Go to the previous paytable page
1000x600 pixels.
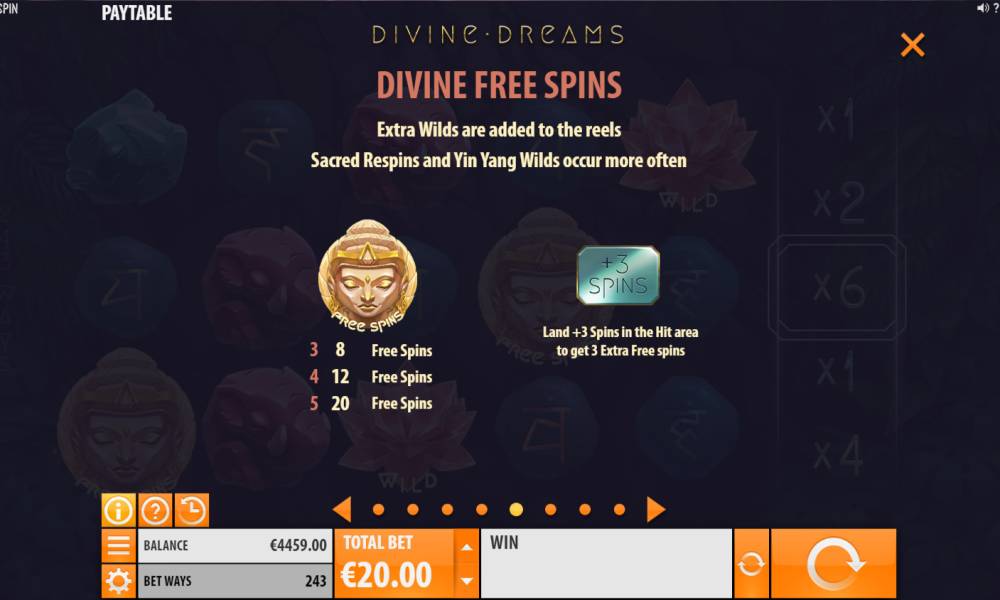pos(342,509)
